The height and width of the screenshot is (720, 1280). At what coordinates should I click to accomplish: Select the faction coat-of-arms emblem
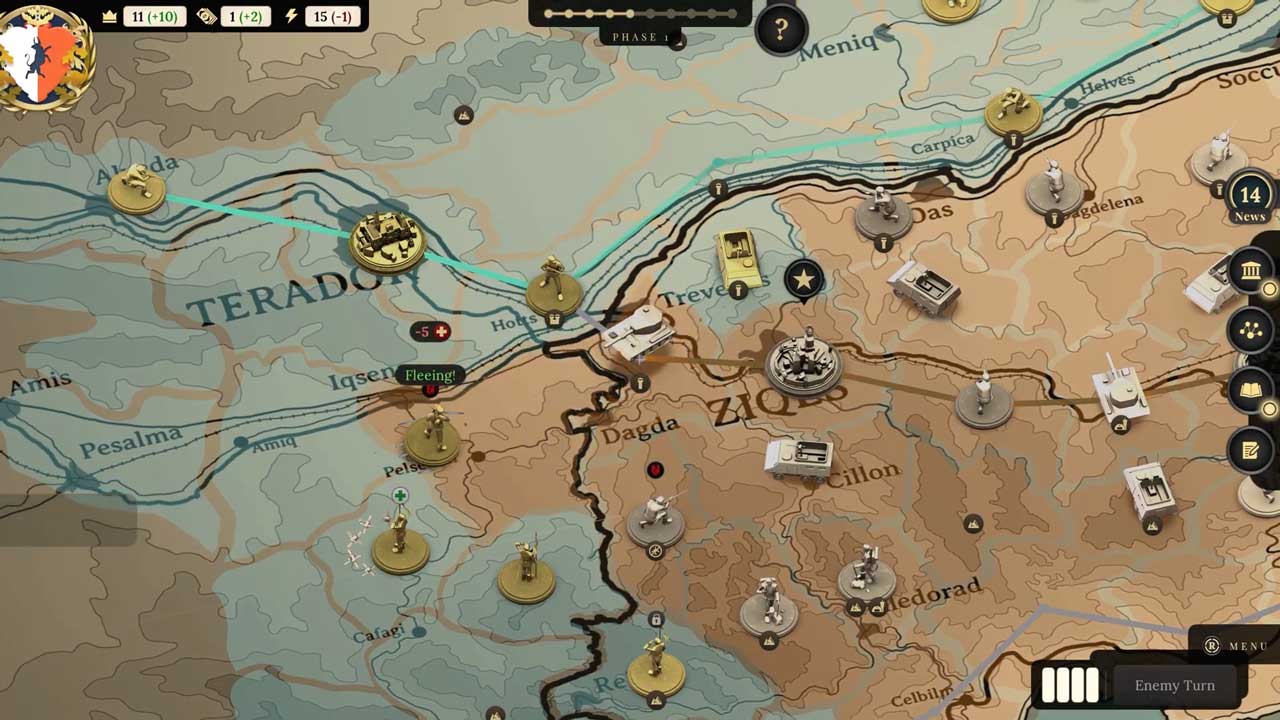coord(45,57)
